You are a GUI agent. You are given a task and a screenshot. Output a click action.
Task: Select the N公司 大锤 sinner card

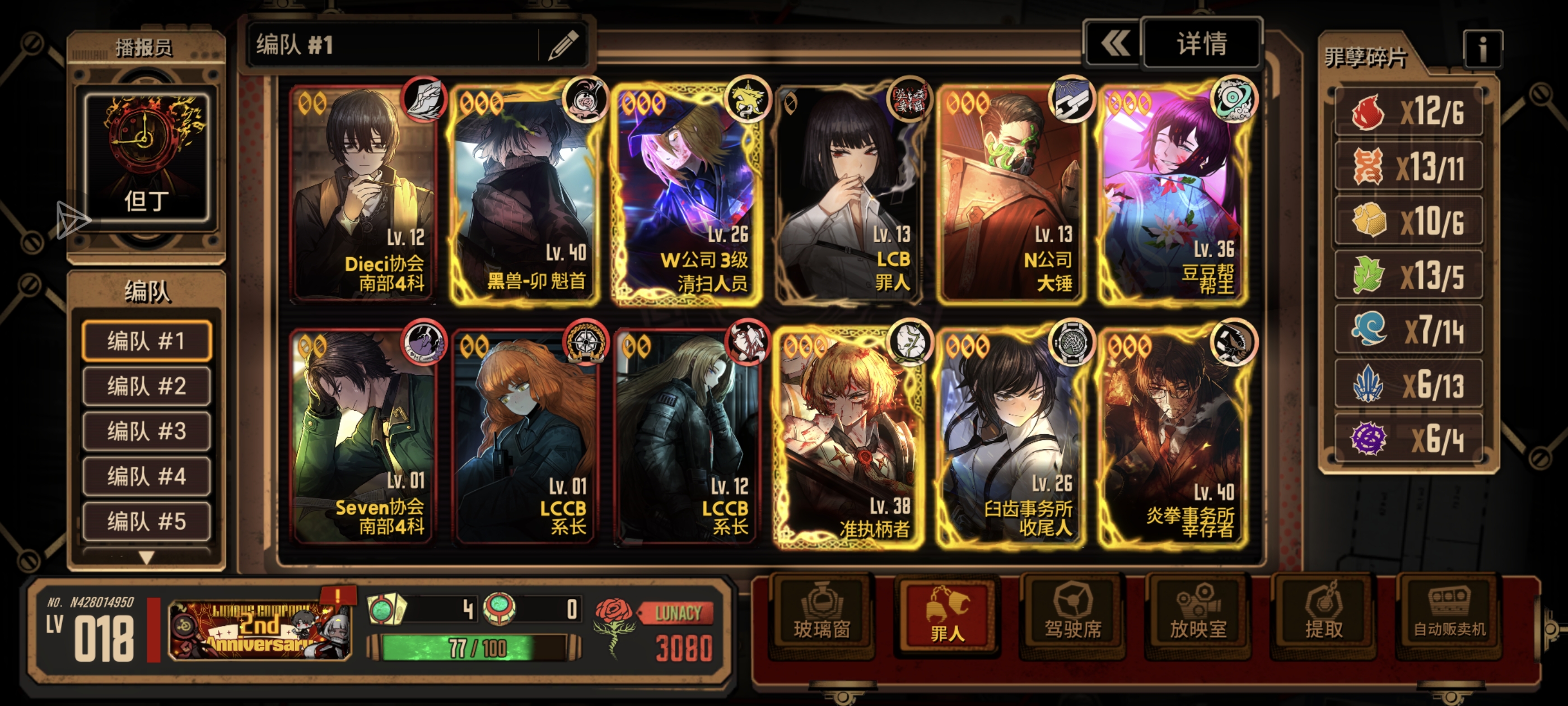[1010, 195]
